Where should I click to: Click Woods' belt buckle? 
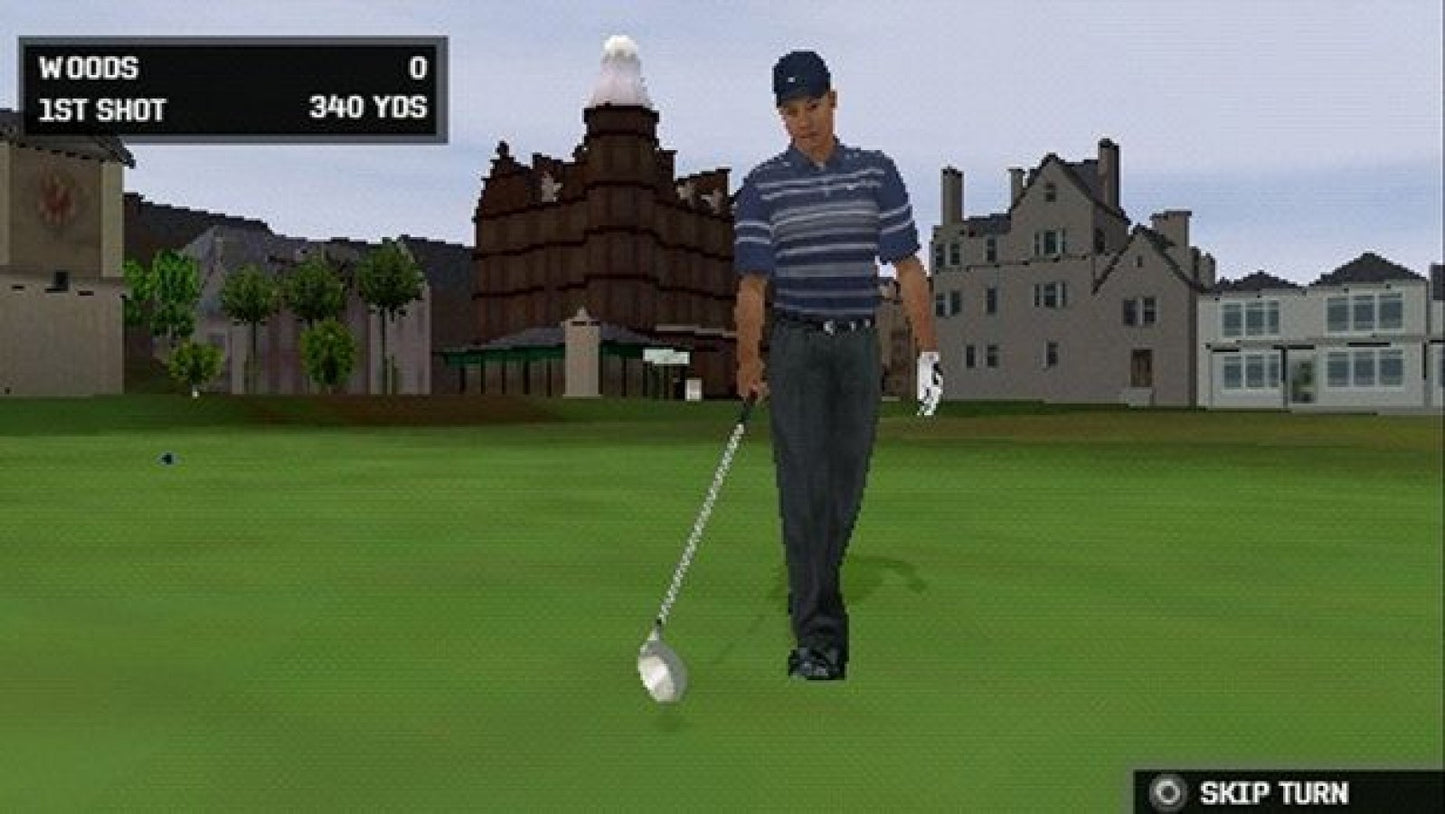point(831,328)
